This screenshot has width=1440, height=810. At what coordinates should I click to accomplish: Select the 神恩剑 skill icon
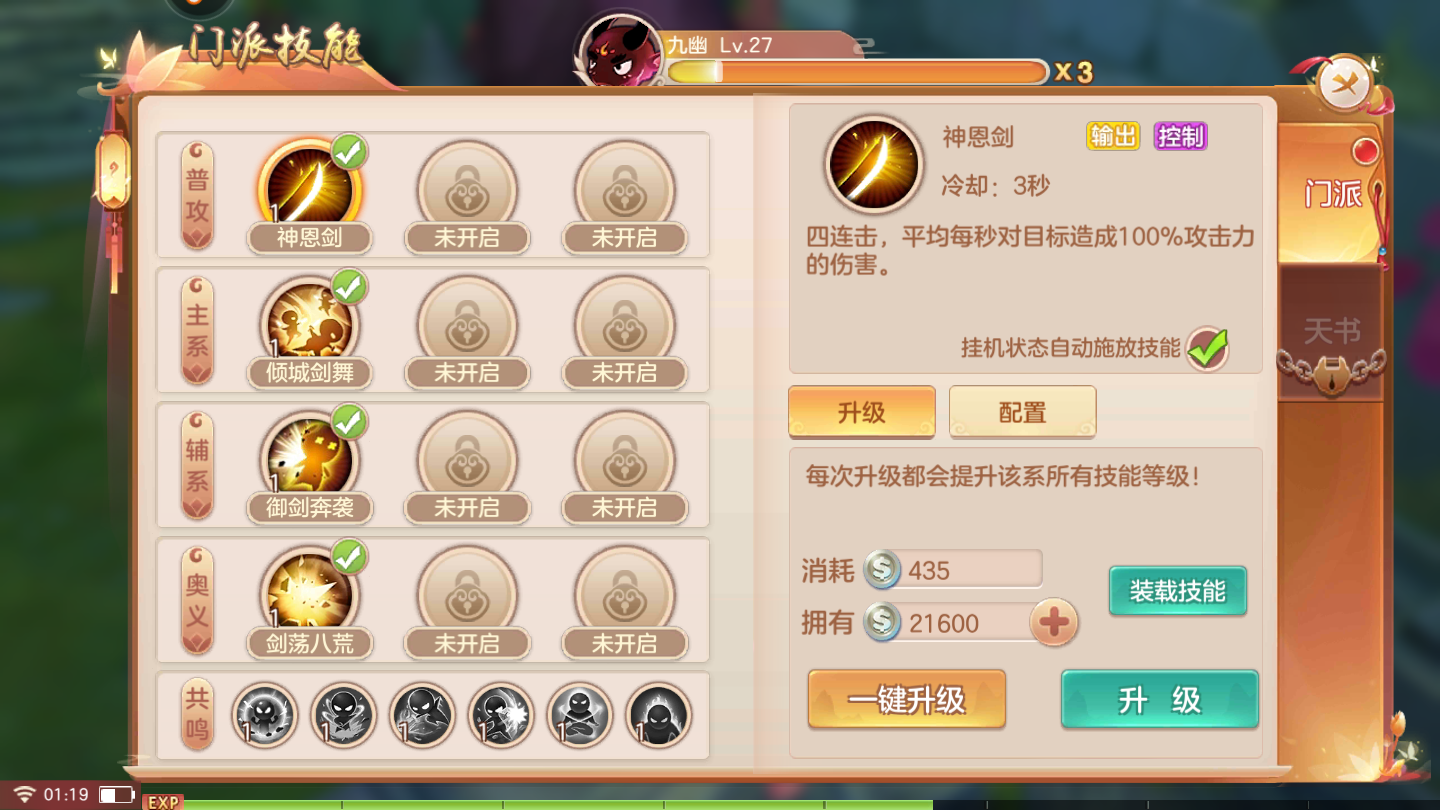click(x=310, y=187)
